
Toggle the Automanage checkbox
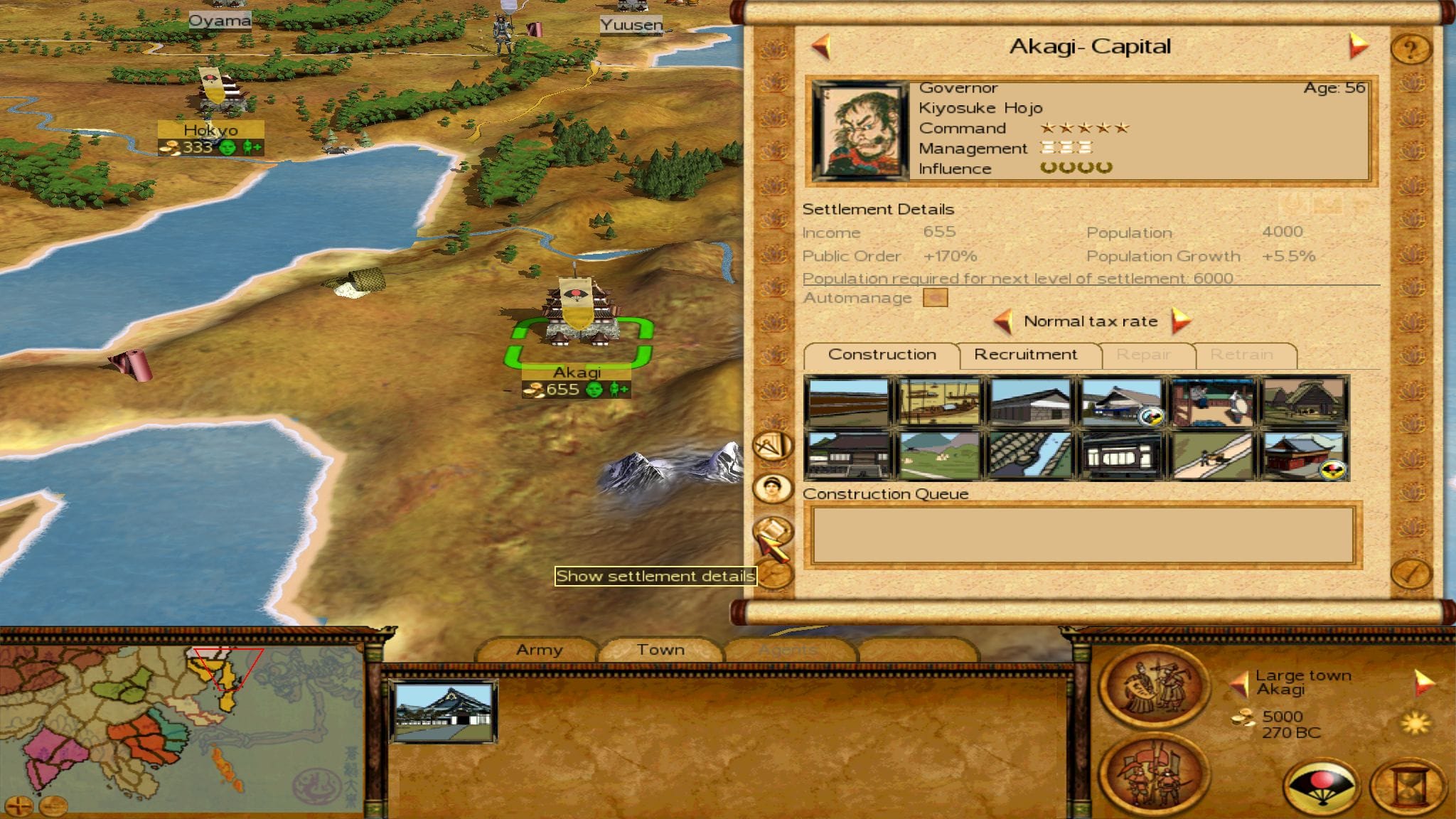(935, 298)
